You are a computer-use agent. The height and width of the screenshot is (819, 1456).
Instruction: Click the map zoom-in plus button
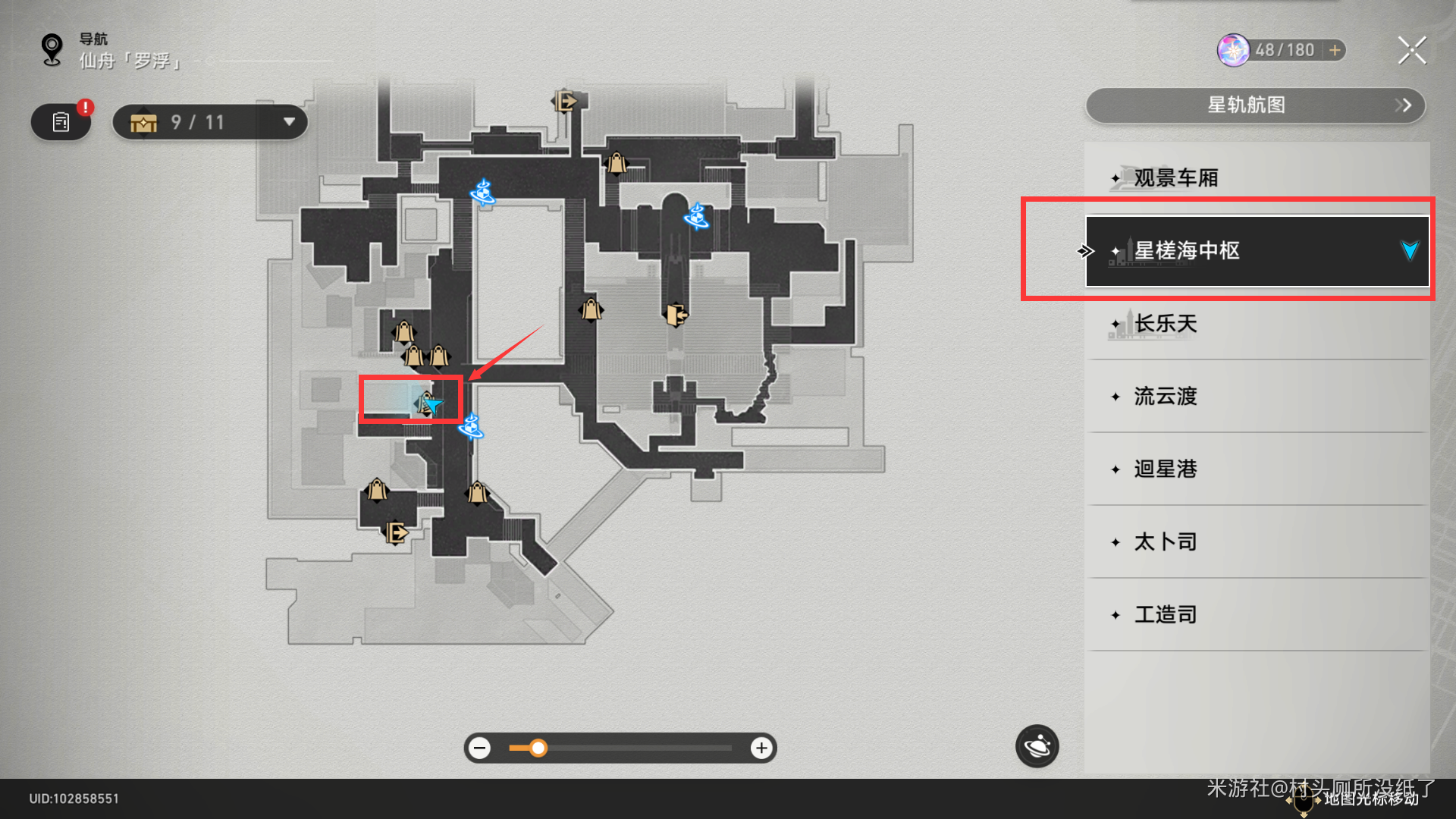point(761,748)
